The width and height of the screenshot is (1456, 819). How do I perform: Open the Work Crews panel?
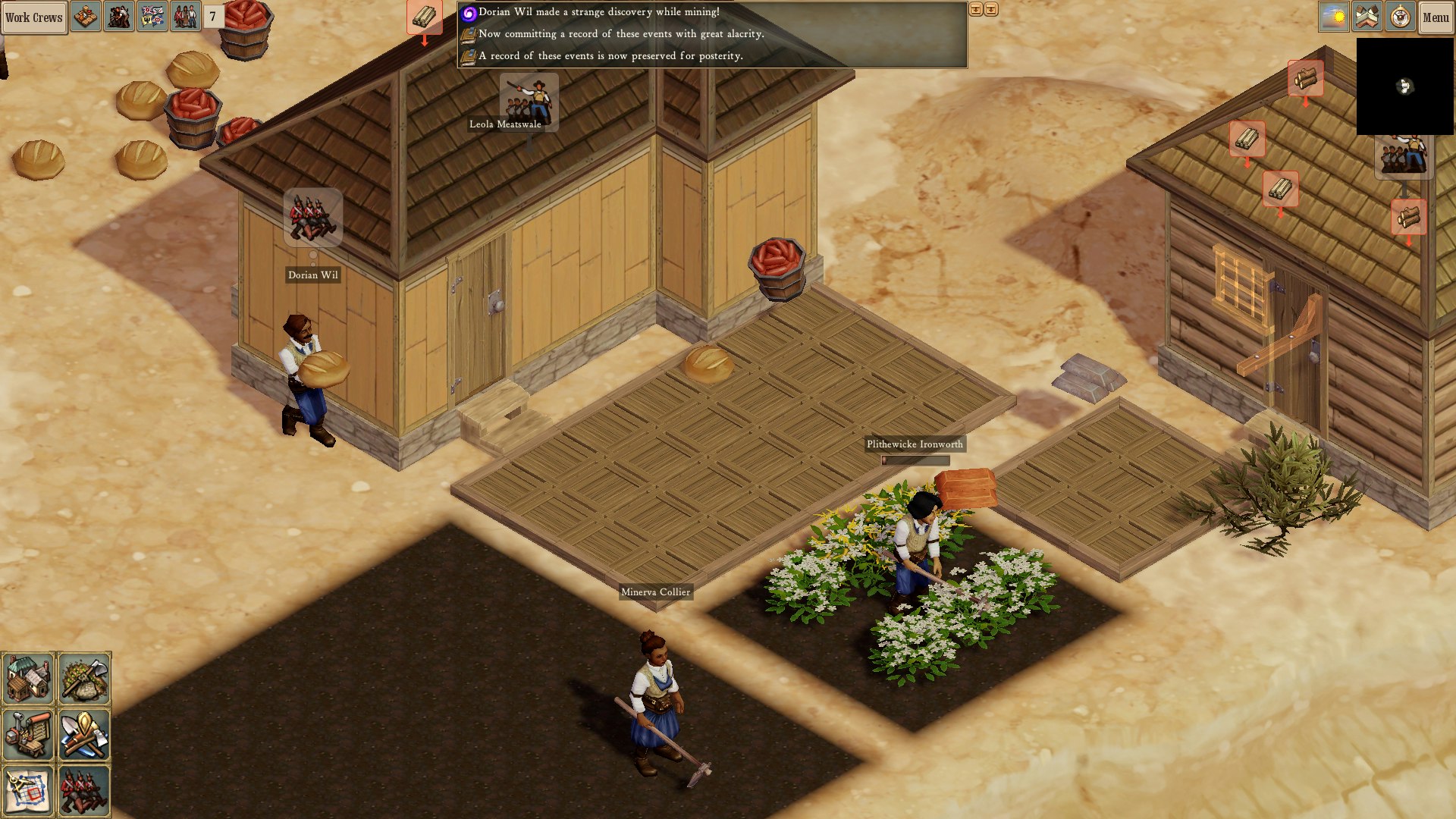tap(33, 17)
